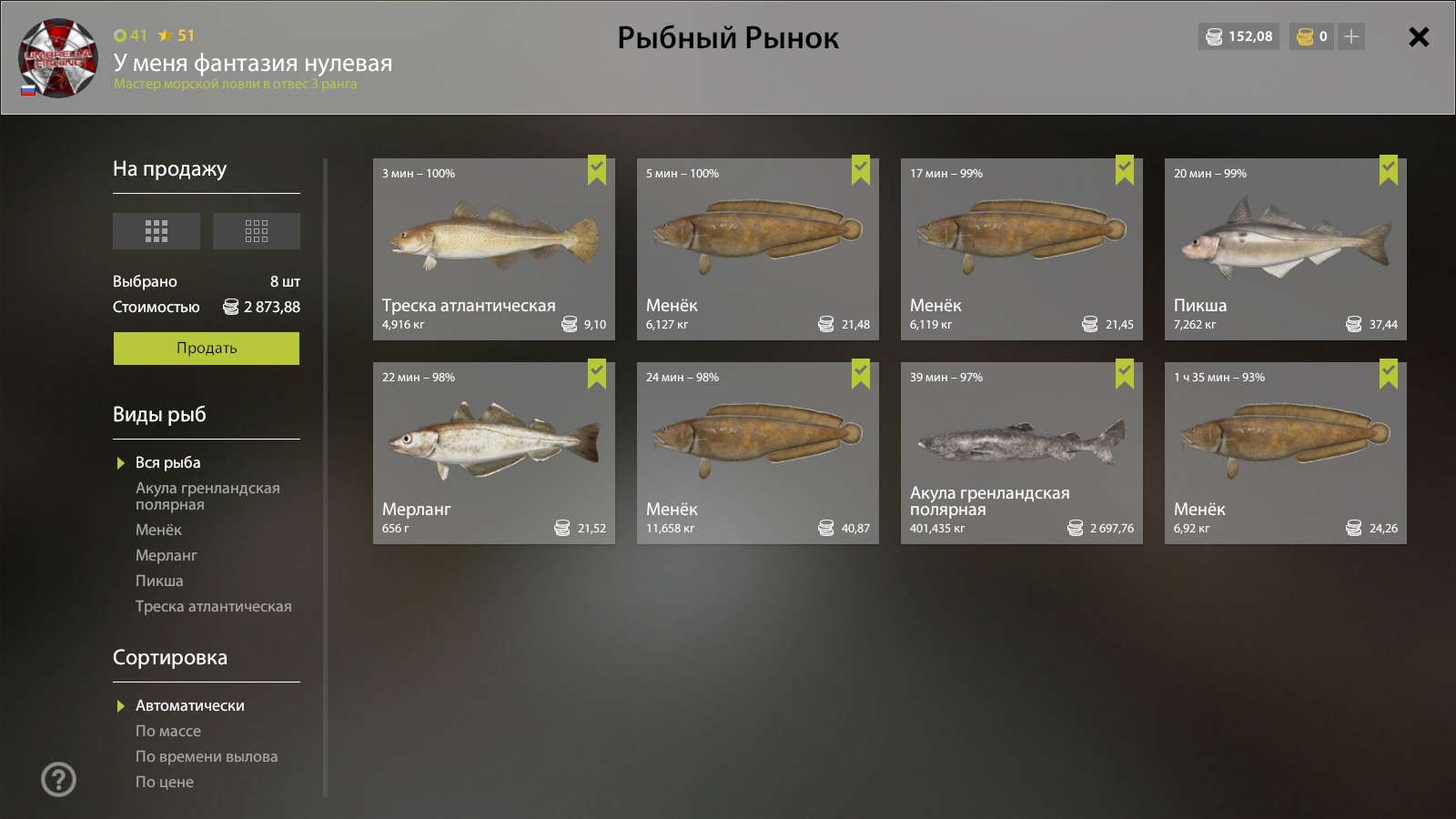Choose the Акула гренландская полярная card
The width and height of the screenshot is (1456, 819).
[1021, 453]
